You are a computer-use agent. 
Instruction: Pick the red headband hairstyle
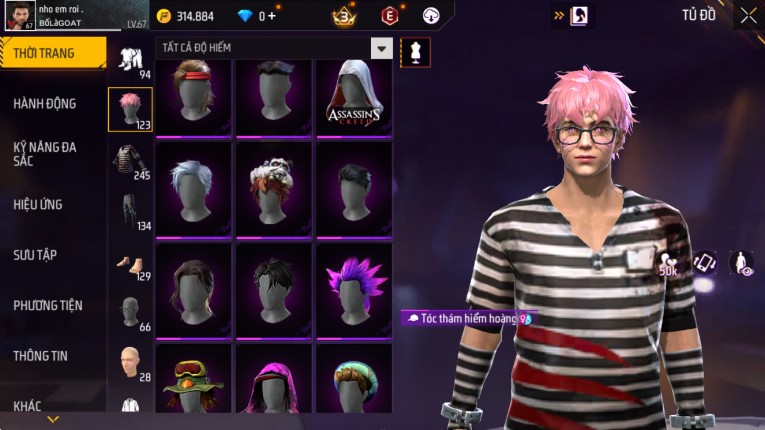click(x=194, y=97)
